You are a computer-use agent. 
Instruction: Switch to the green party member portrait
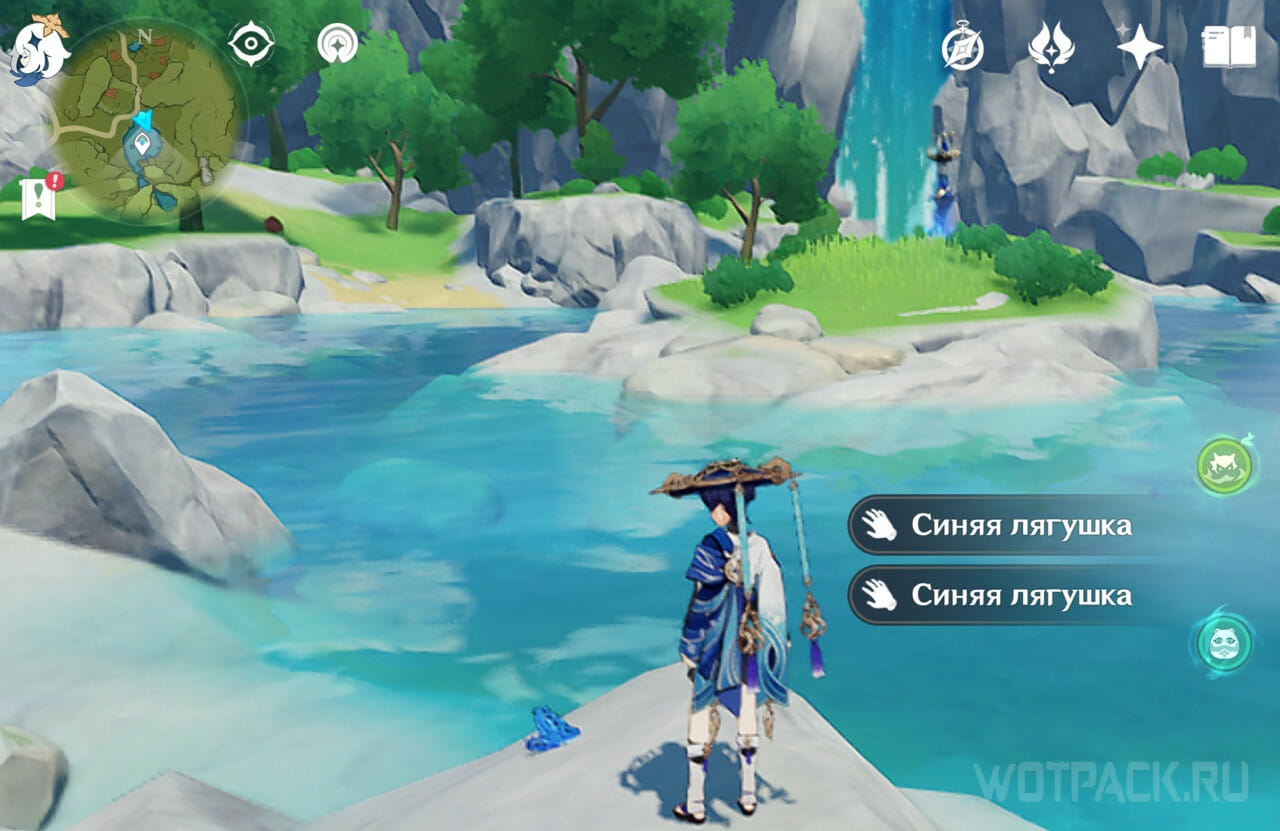point(1226,467)
